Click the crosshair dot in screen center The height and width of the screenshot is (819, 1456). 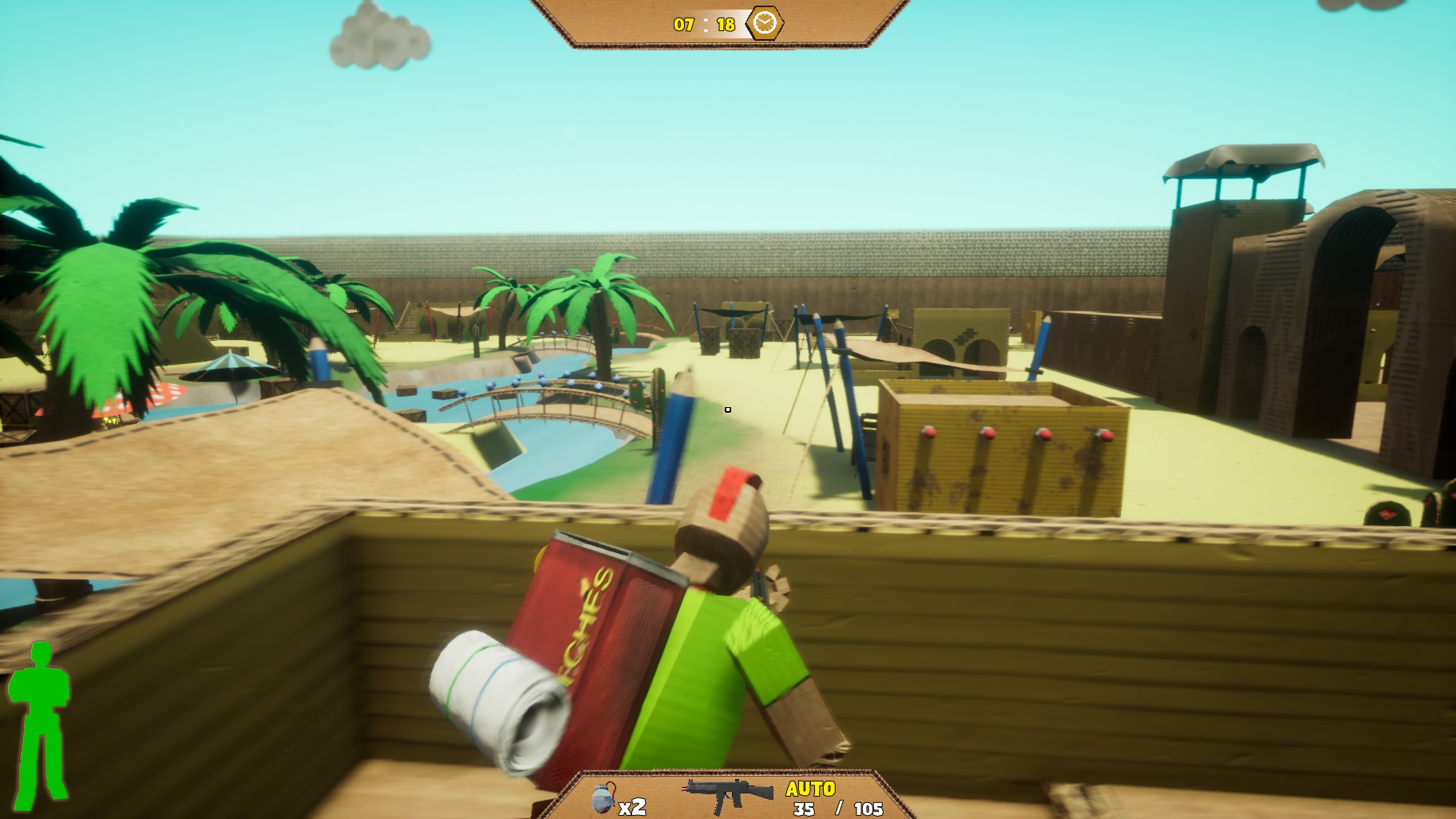tap(728, 409)
